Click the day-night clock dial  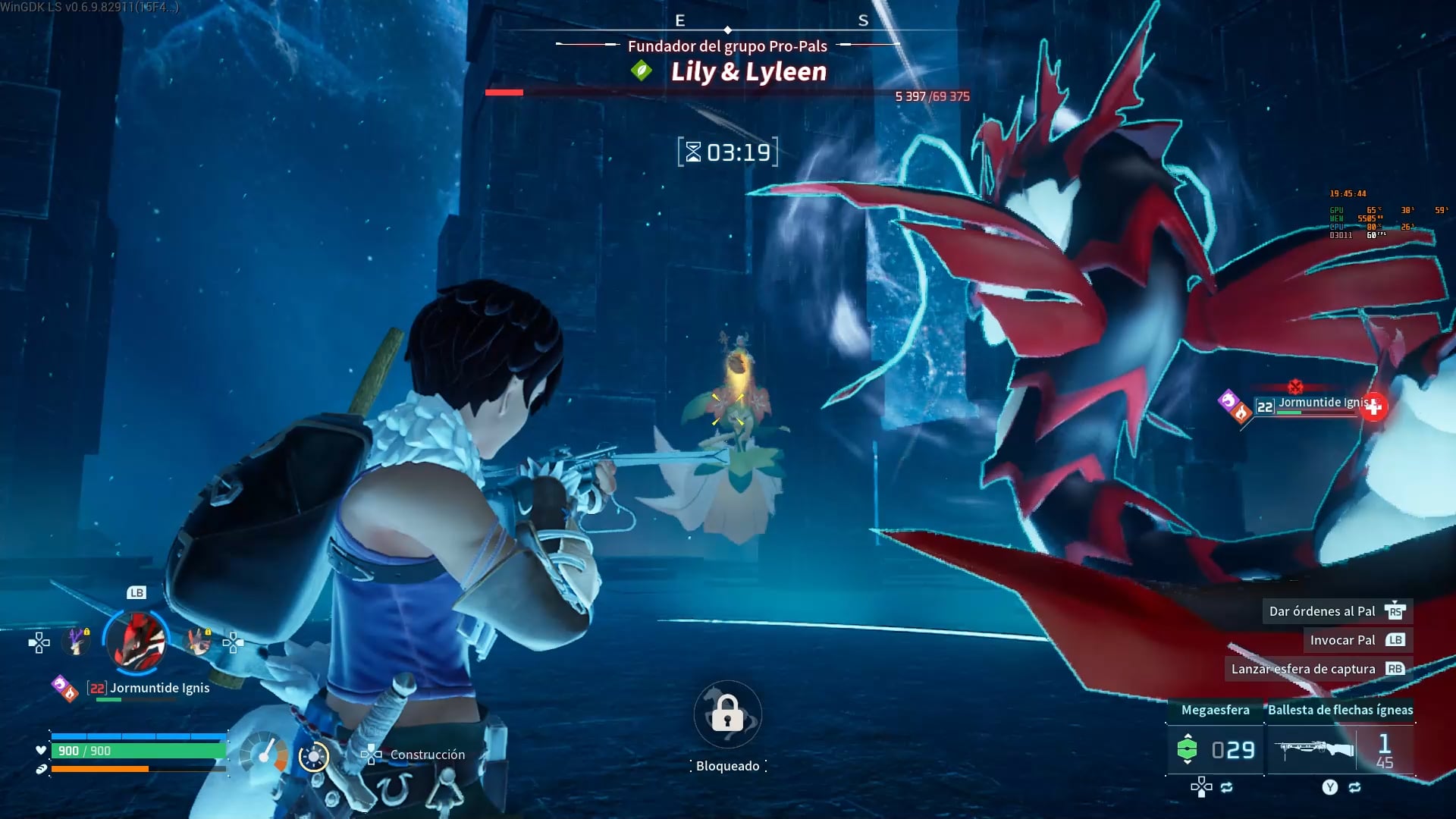coord(313,756)
